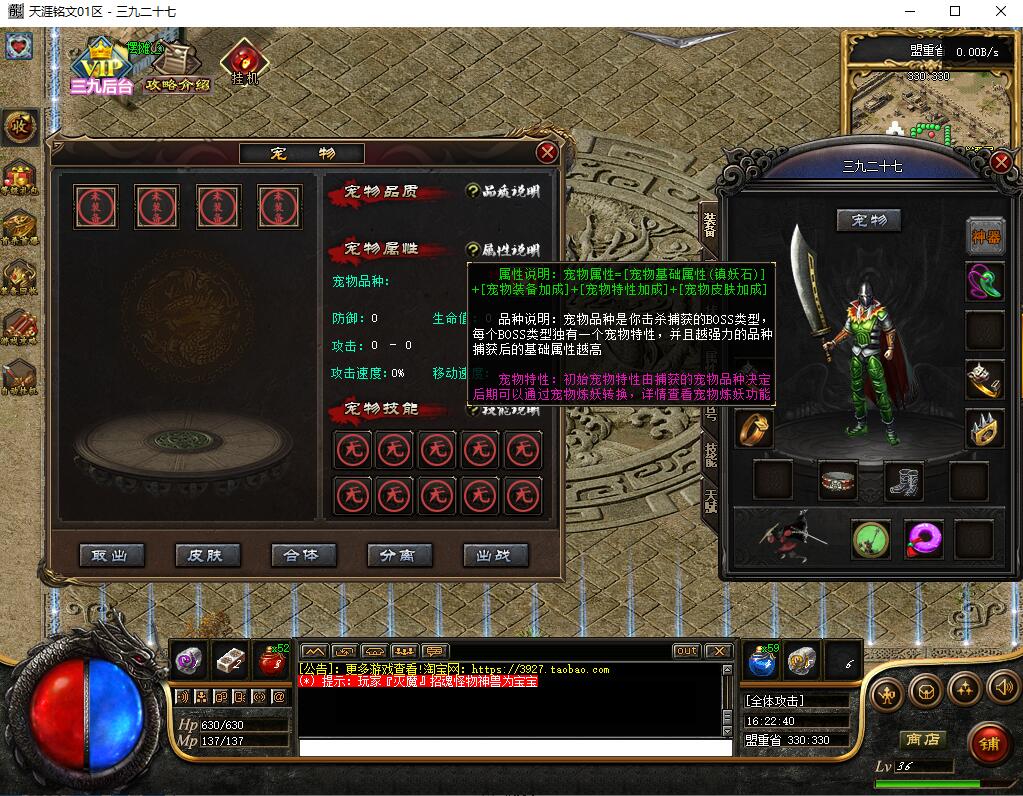Close the character equipment panel
Screen dimensions: 1023x796
pyautogui.click(x=1001, y=163)
